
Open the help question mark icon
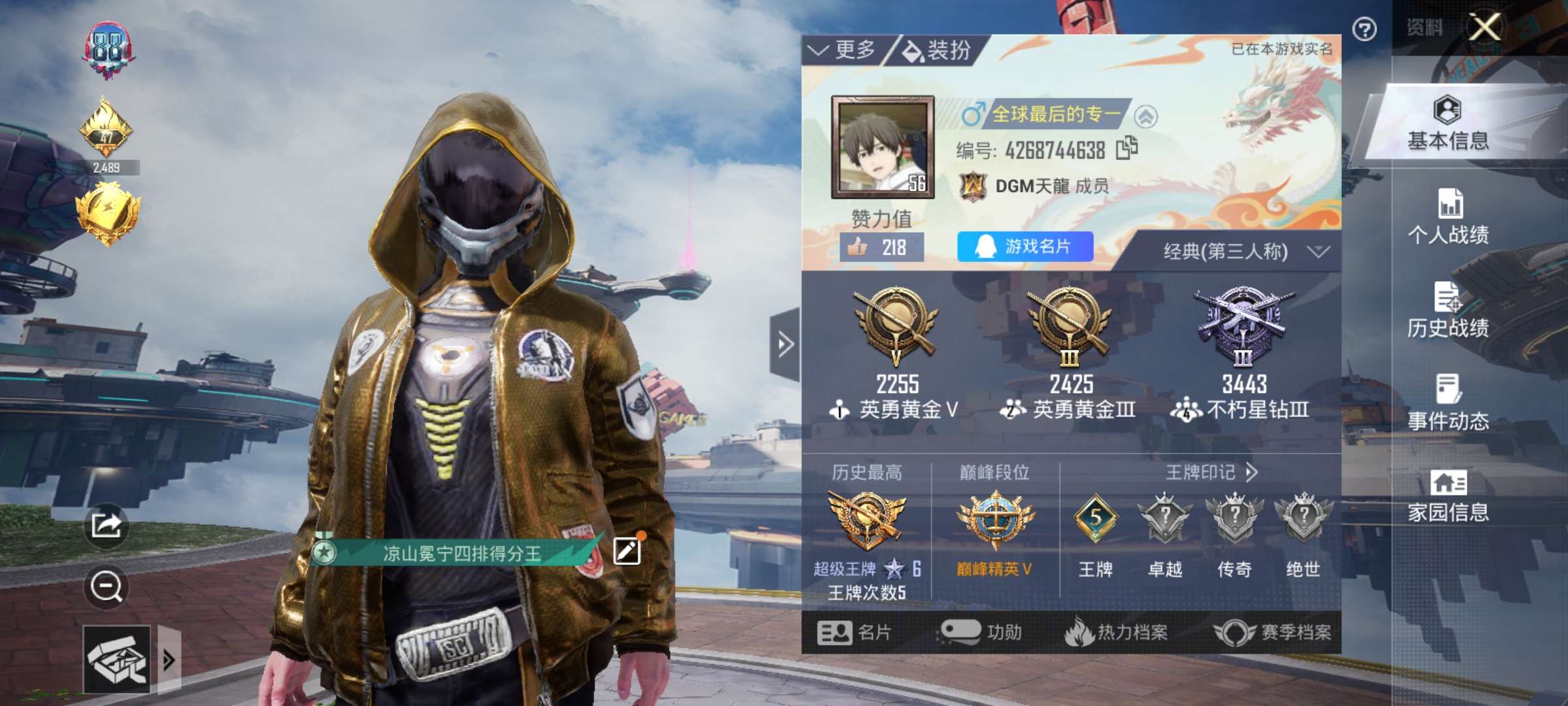point(1364,29)
